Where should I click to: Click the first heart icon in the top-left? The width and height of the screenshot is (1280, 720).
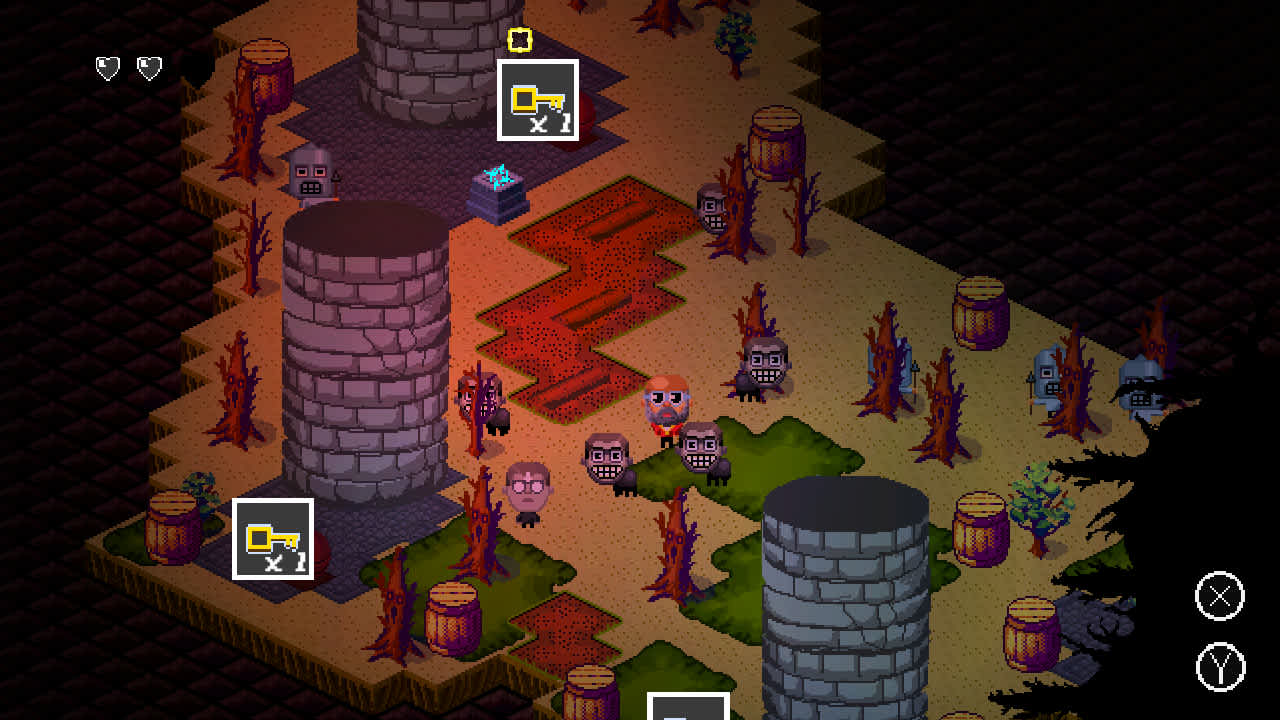(107, 68)
